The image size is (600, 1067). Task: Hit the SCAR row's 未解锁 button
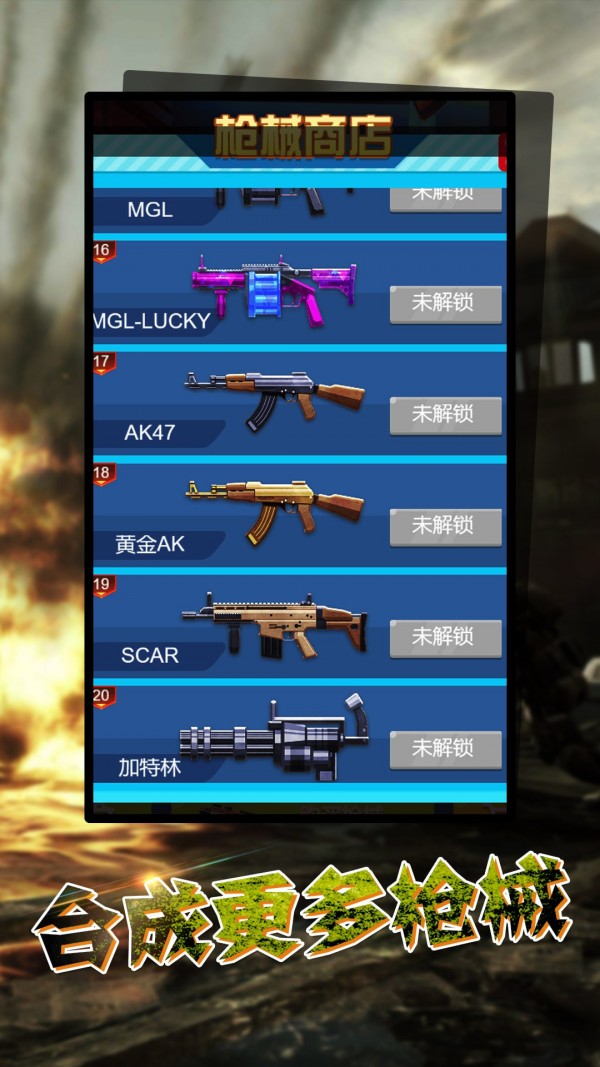445,637
